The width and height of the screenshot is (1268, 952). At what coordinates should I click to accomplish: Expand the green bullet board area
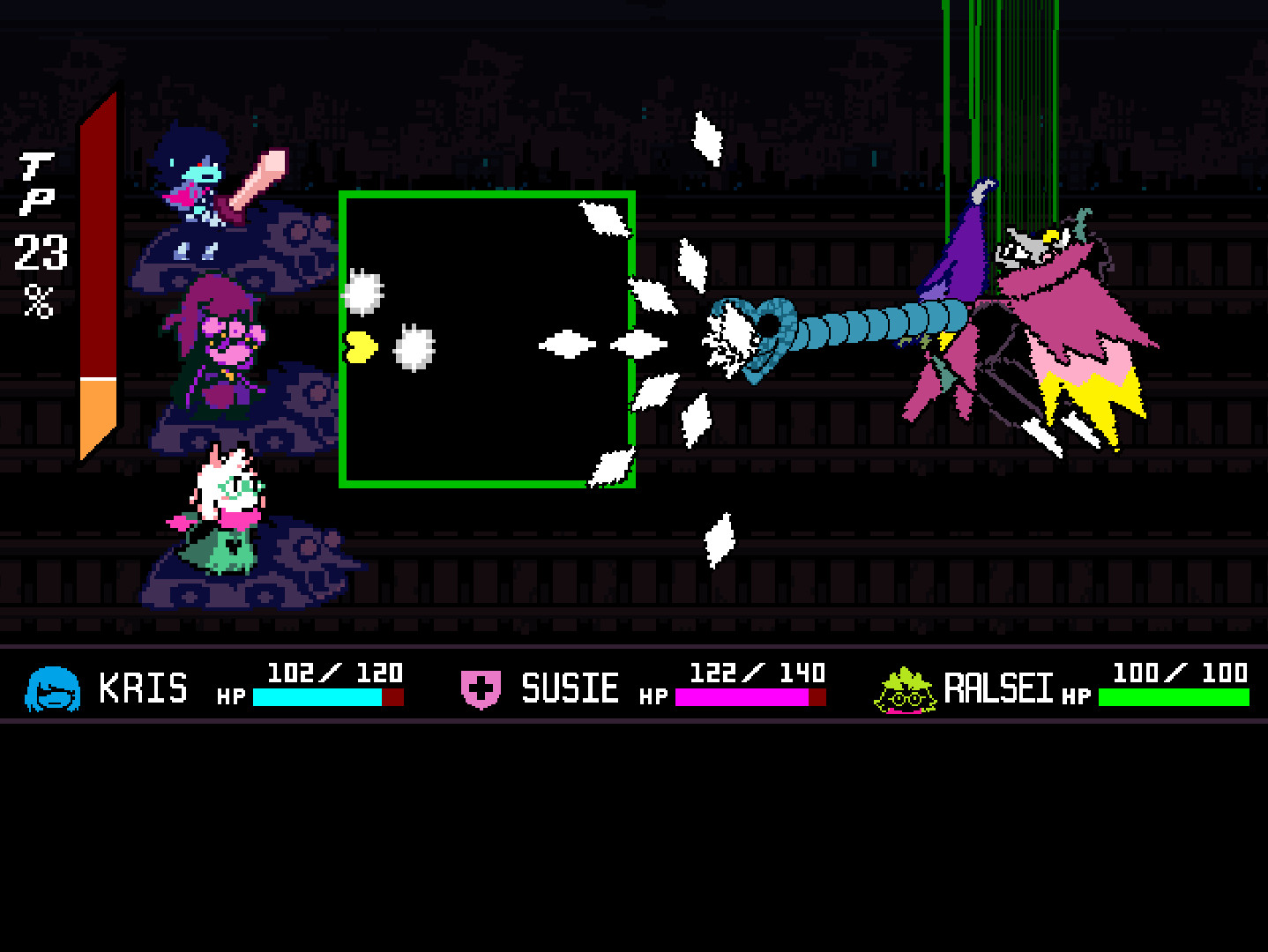[488, 339]
